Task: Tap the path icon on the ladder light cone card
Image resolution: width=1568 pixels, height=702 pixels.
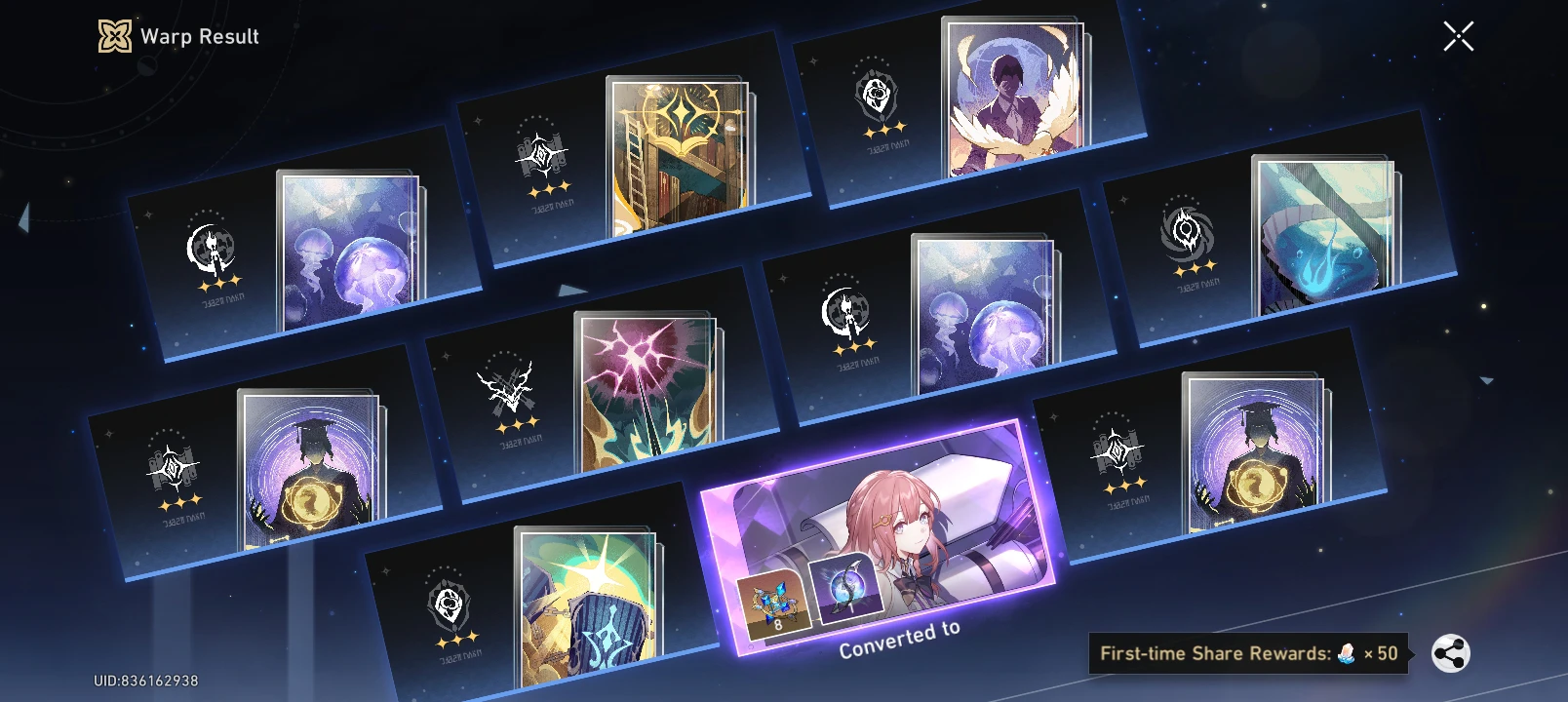Action: pos(540,156)
